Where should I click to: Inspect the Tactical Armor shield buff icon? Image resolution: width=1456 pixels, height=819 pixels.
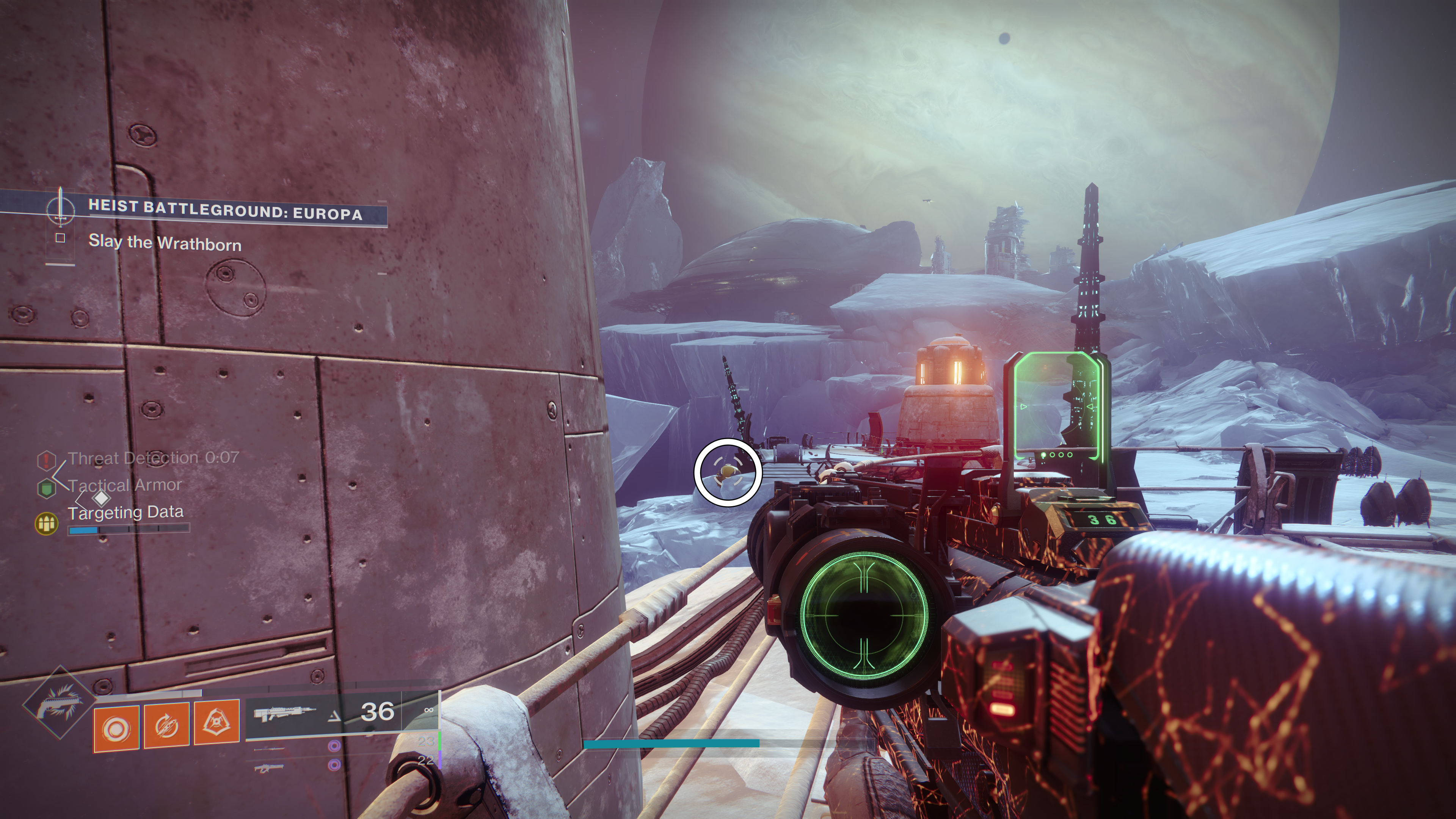click(46, 488)
